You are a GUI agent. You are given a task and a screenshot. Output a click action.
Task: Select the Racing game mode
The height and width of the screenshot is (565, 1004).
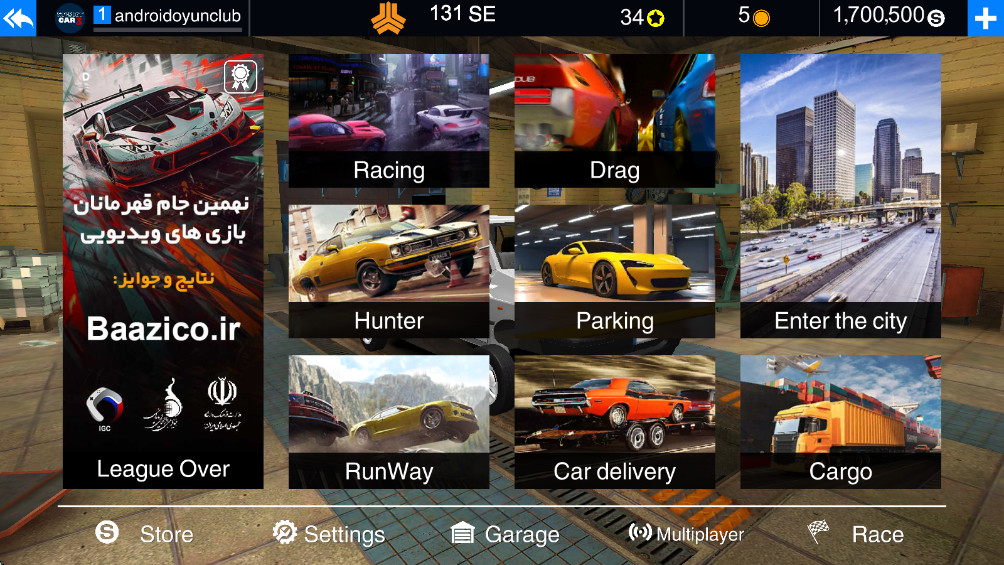pos(389,121)
